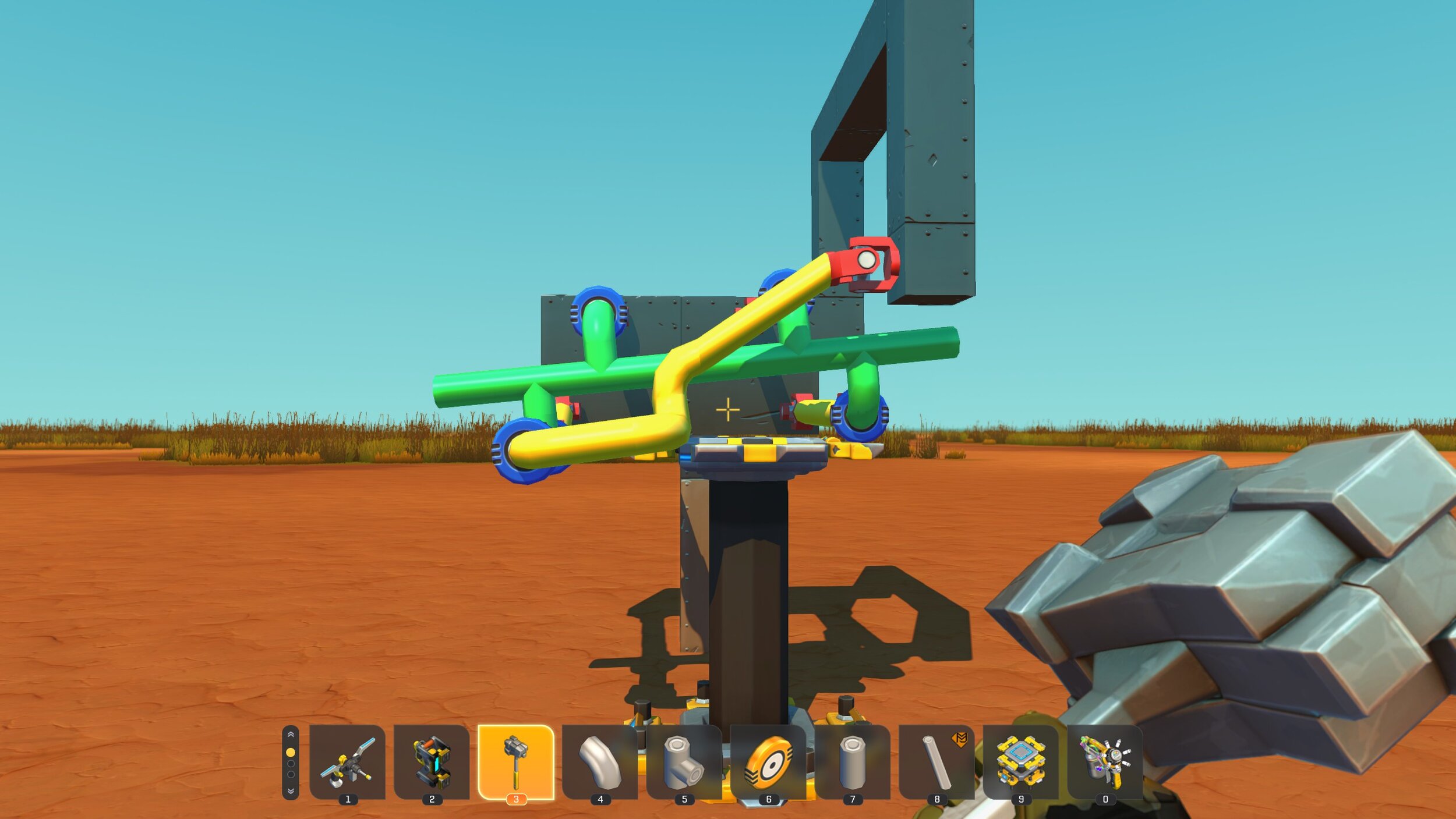Pick the thin metal rod in slot 8
Image resolution: width=1456 pixels, height=819 pixels.
point(936,761)
